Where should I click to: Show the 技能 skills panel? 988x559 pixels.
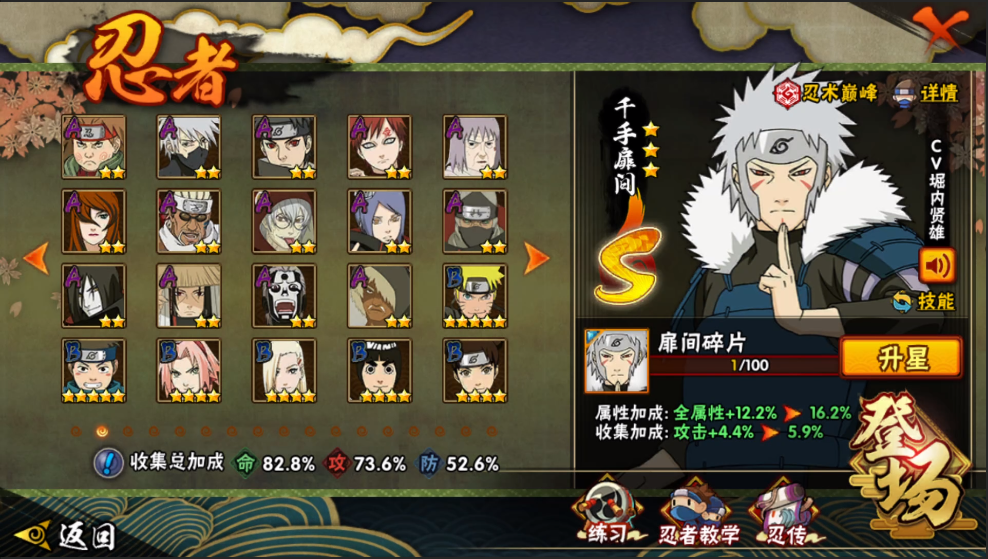923,301
